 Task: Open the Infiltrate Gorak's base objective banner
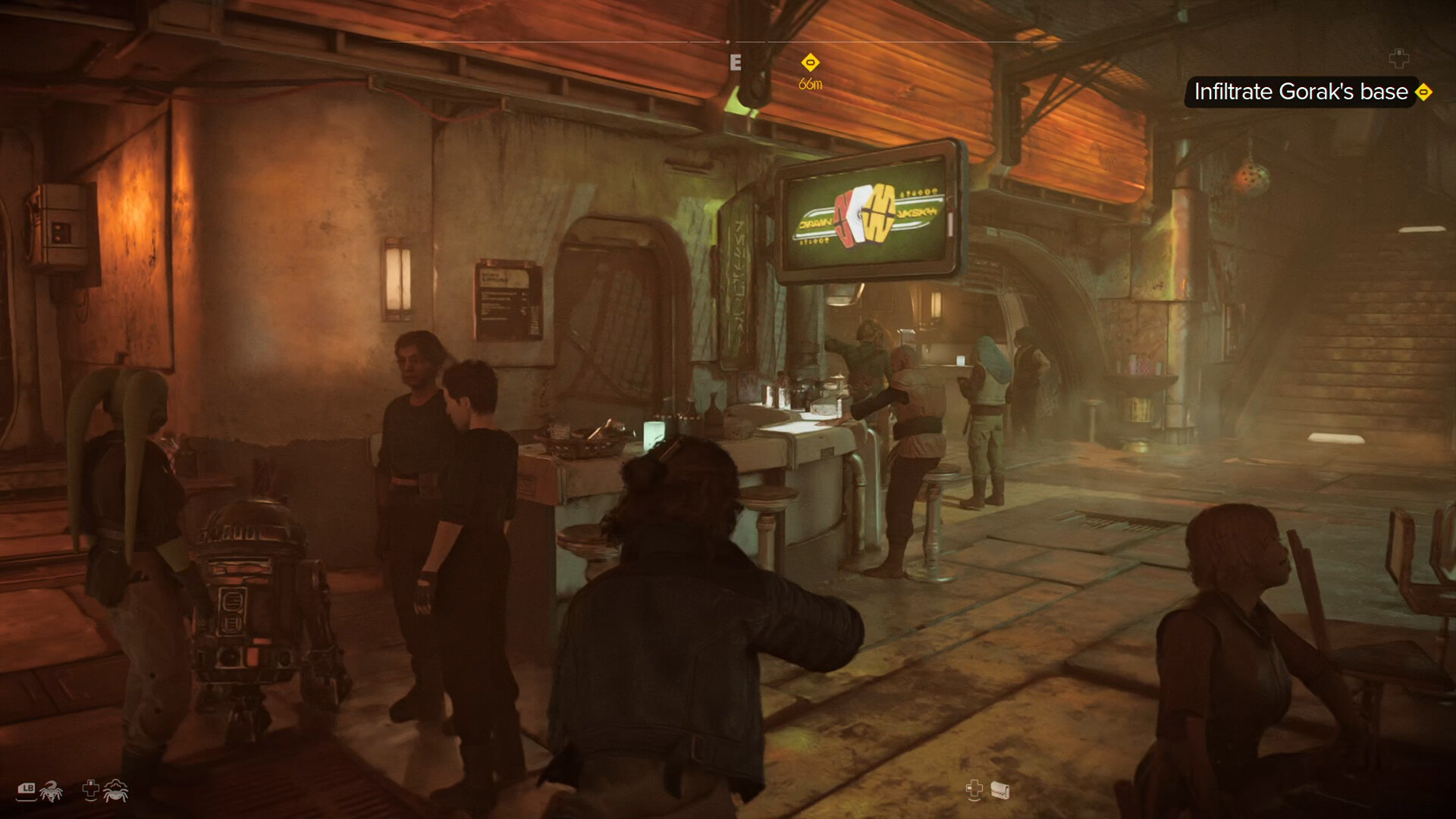1301,93
